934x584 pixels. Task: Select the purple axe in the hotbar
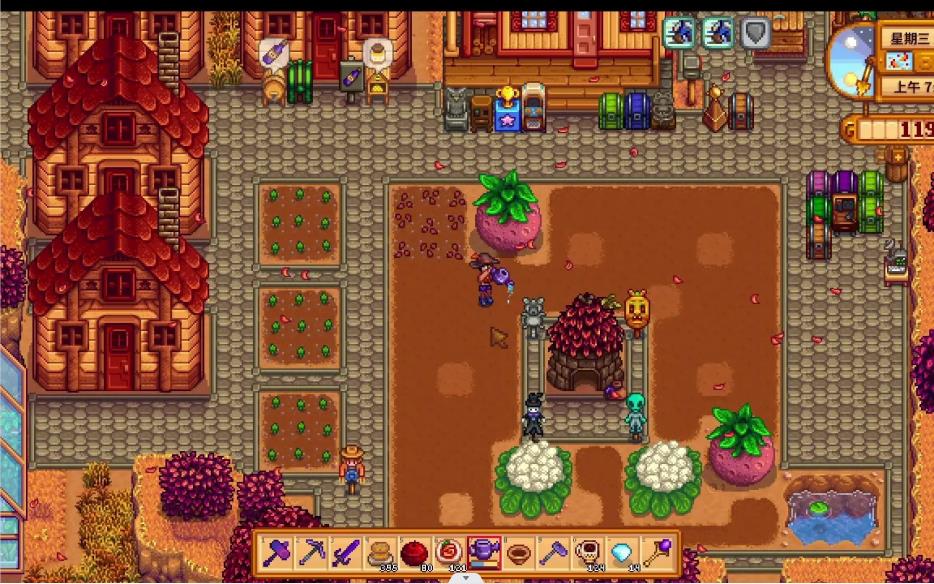[277, 552]
